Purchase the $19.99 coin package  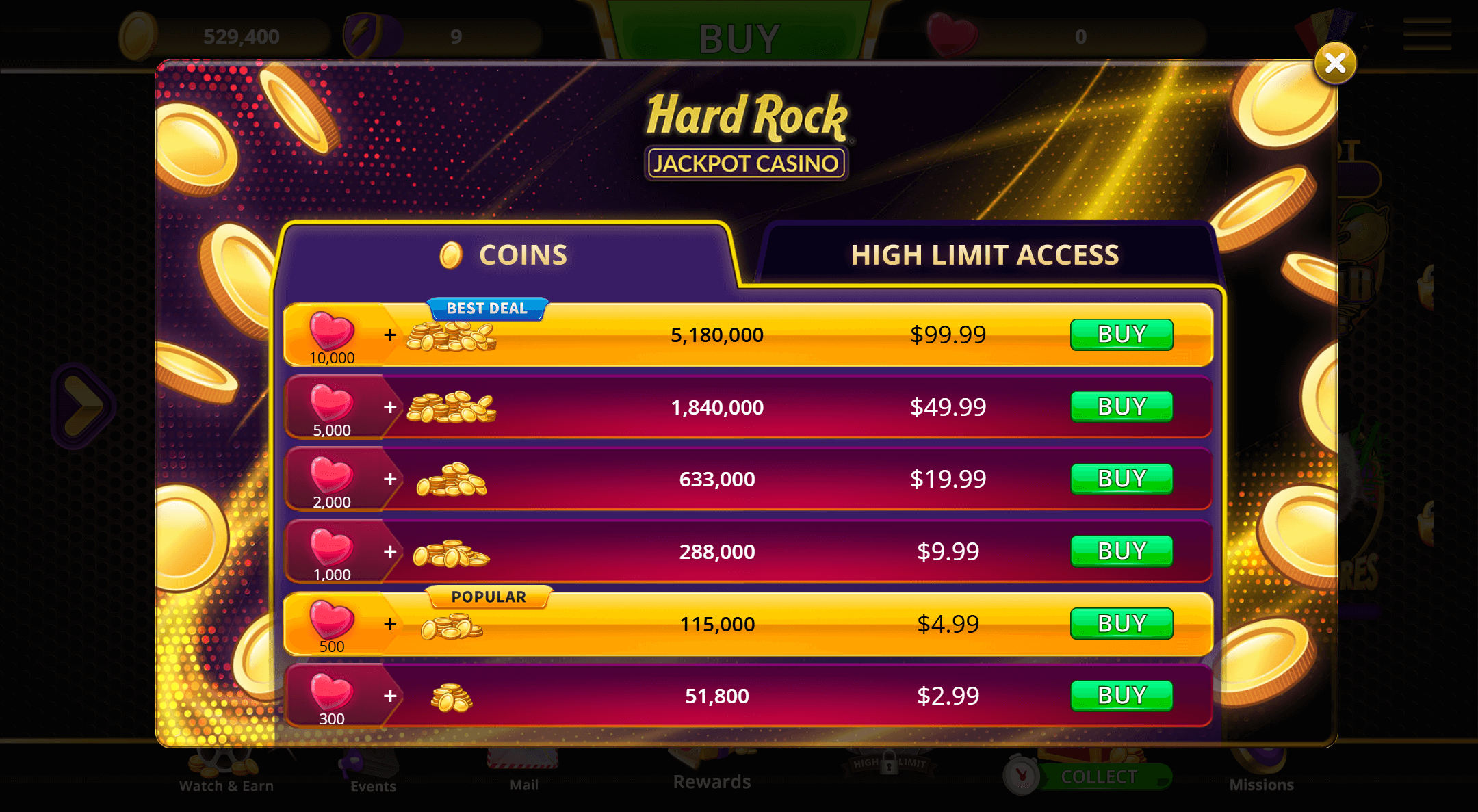pyautogui.click(x=1121, y=479)
